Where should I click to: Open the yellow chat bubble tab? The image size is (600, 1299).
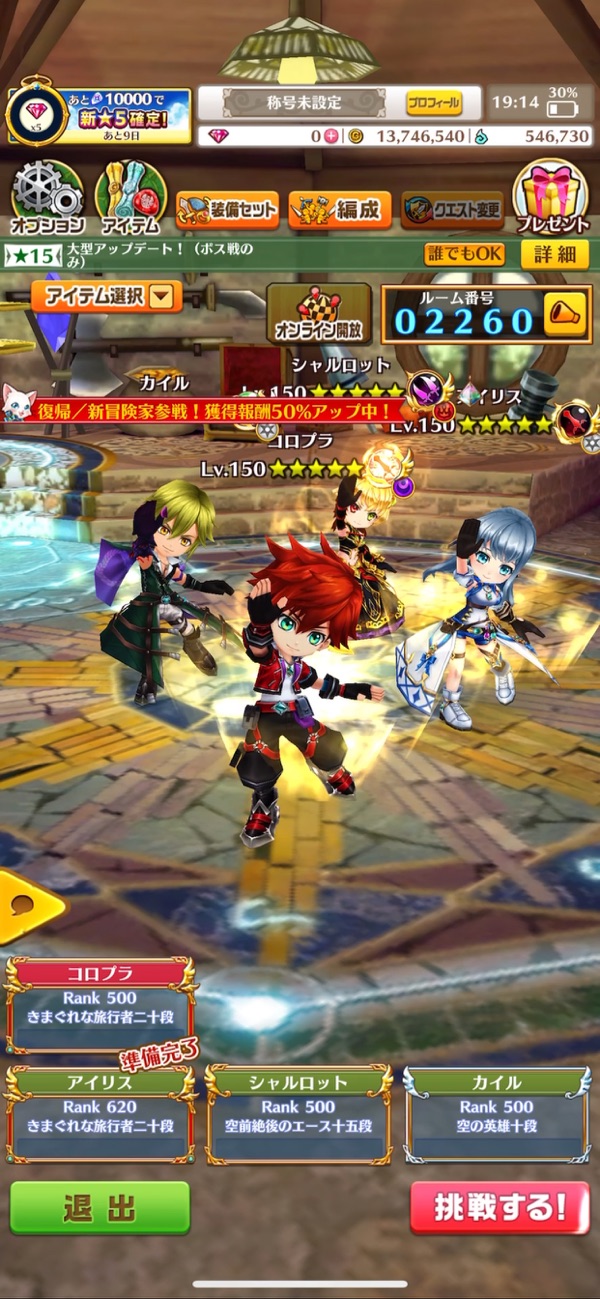(28, 907)
